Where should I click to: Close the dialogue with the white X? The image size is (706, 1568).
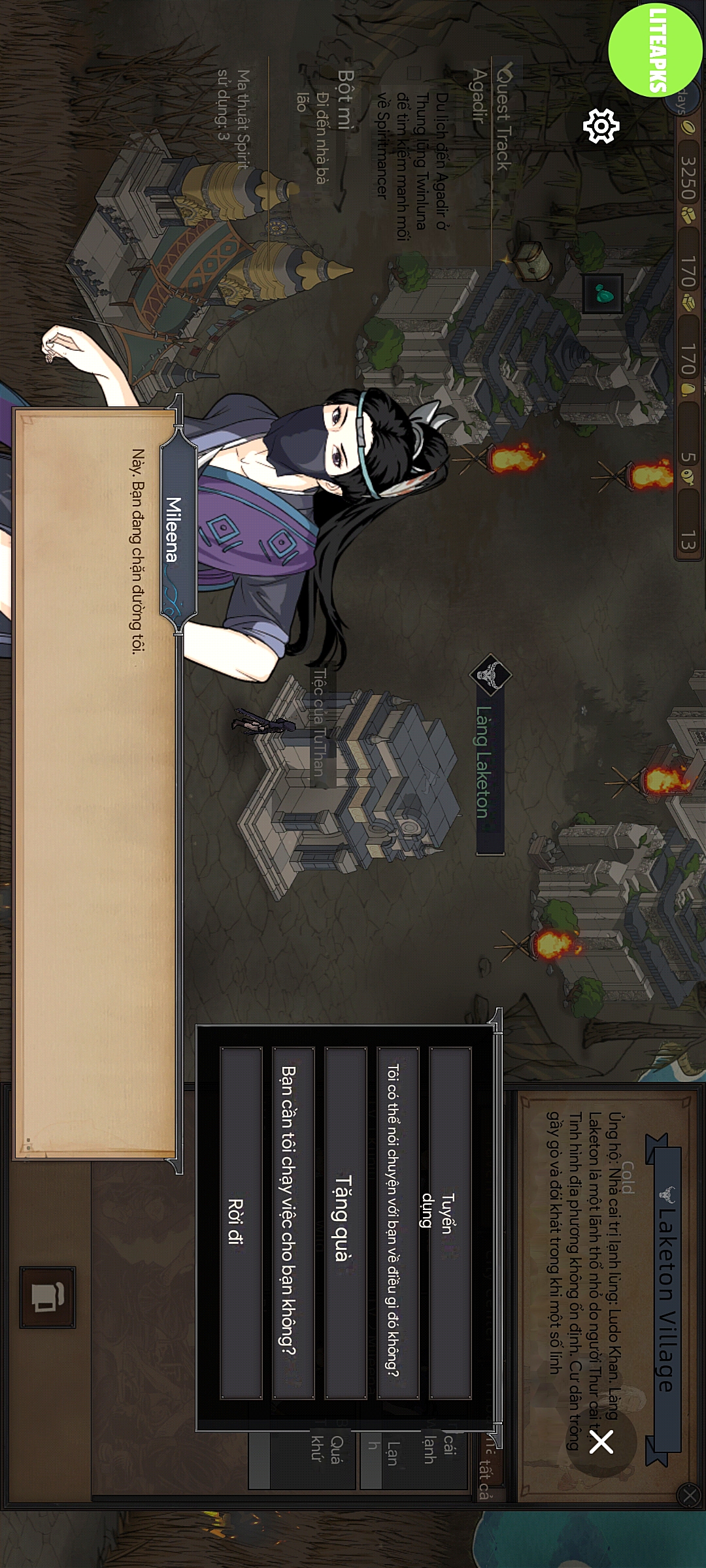pyautogui.click(x=601, y=1441)
